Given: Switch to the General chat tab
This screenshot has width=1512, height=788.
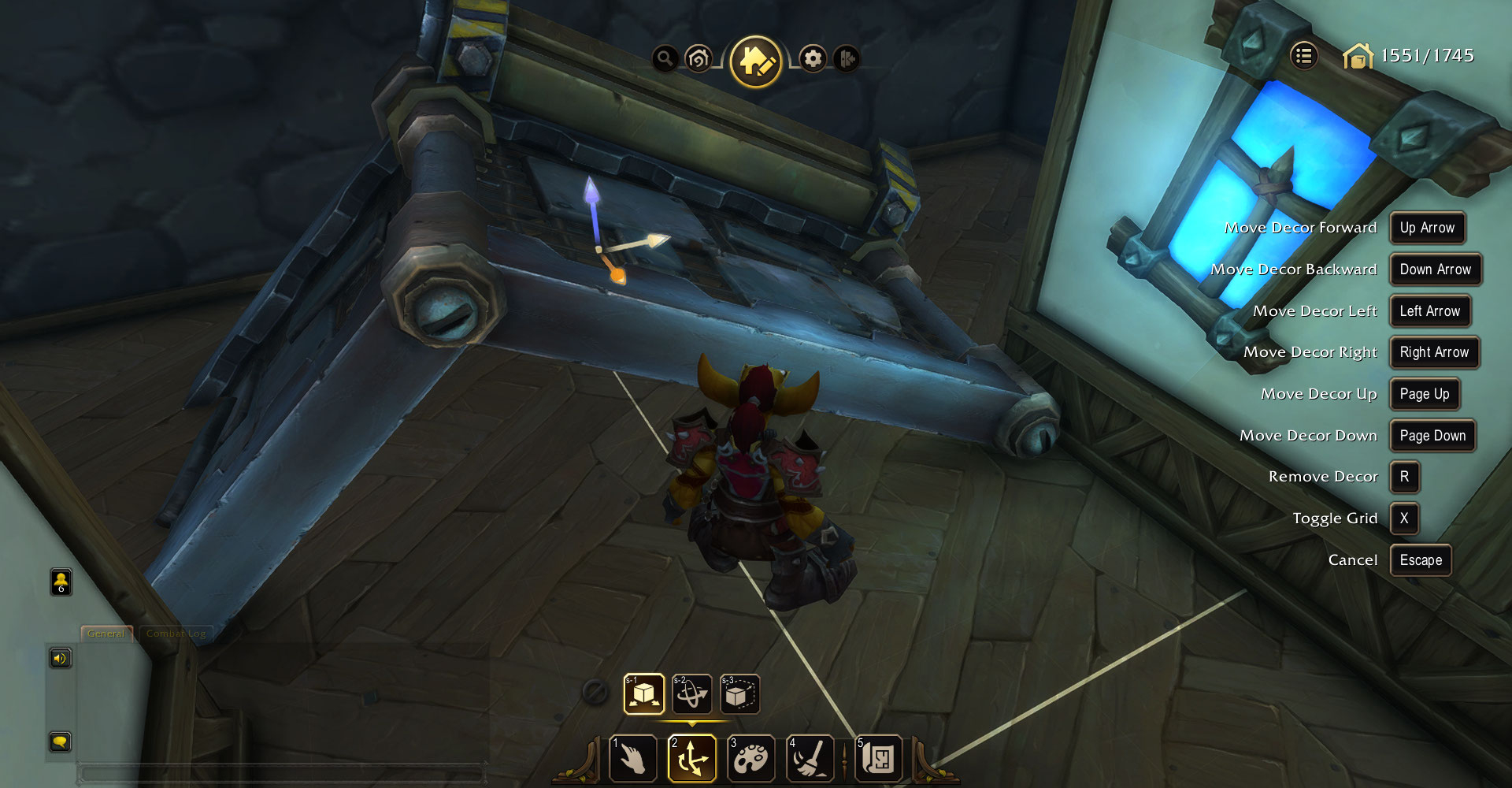Looking at the screenshot, I should pos(106,634).
